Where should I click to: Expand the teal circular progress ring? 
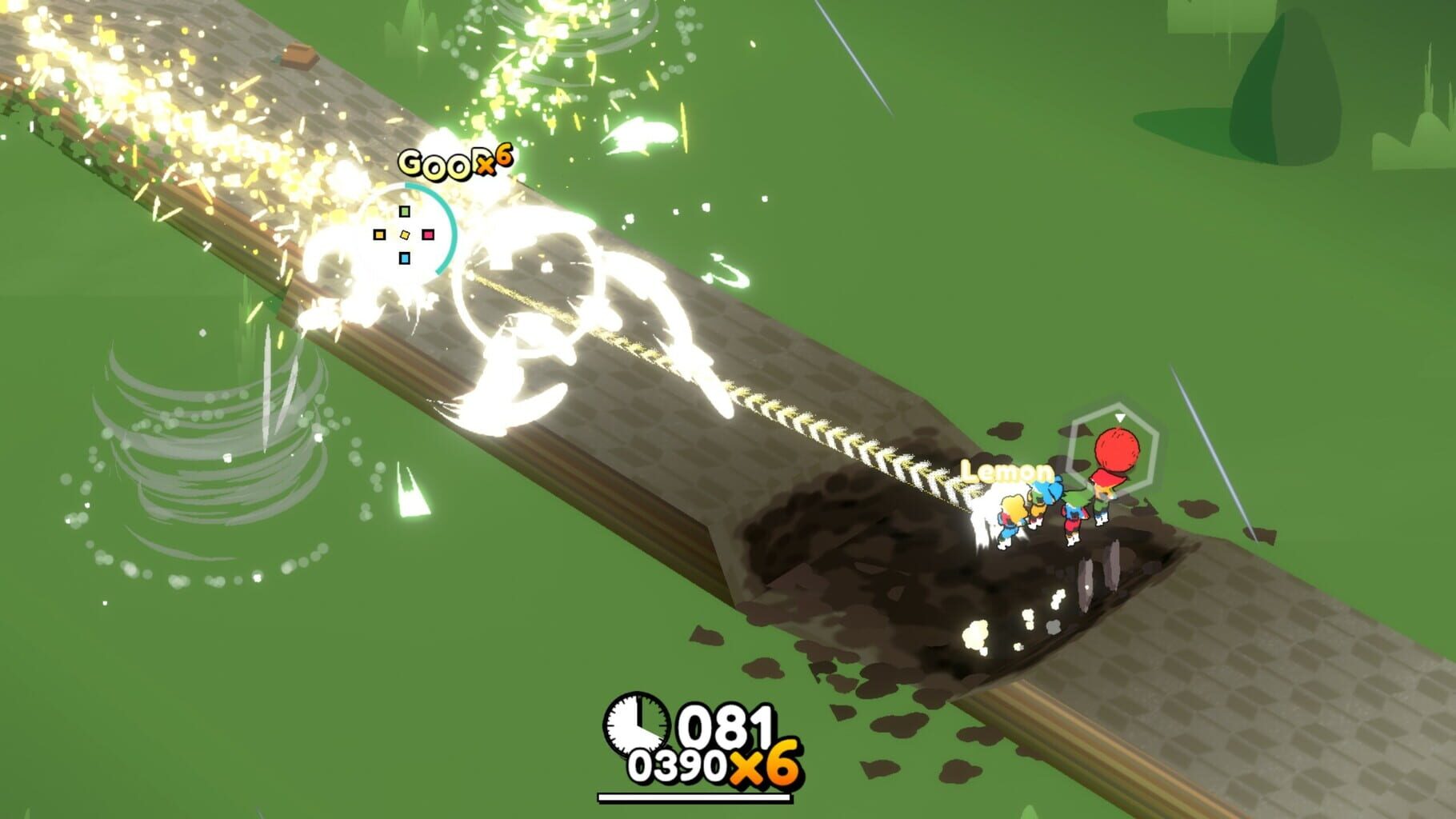click(452, 228)
